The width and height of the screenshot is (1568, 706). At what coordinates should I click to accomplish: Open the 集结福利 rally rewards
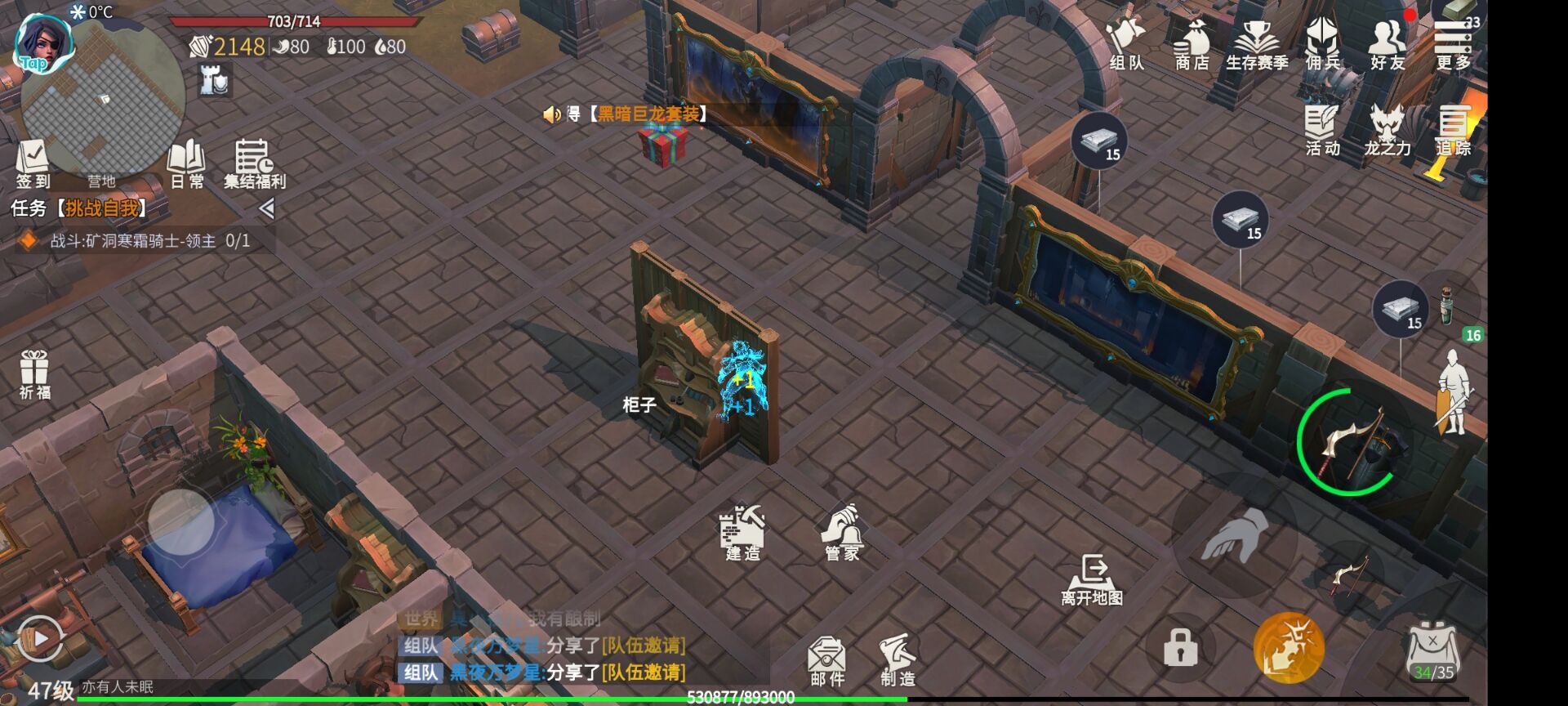coord(254,163)
